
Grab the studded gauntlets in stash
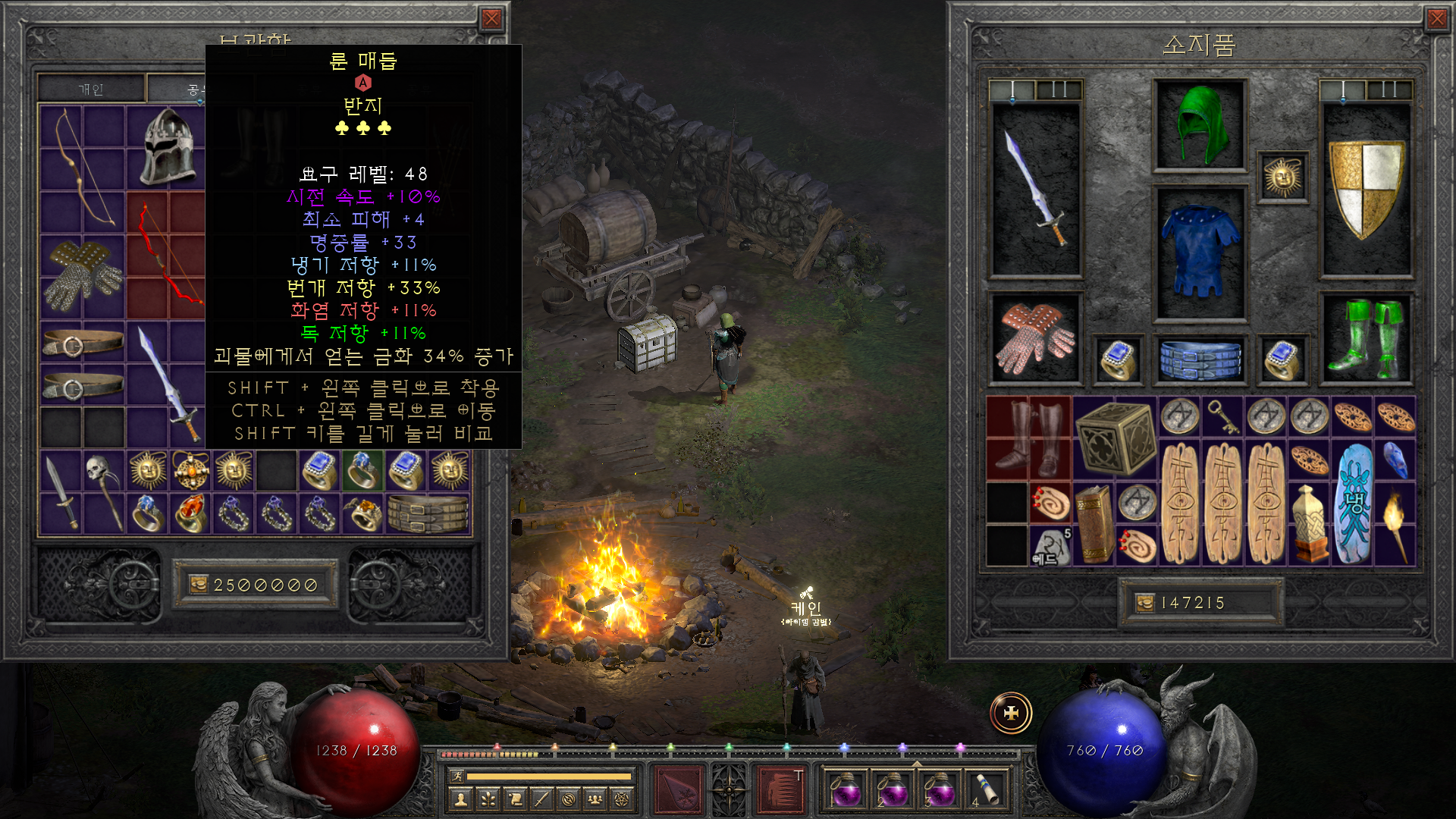pyautogui.click(x=82, y=275)
